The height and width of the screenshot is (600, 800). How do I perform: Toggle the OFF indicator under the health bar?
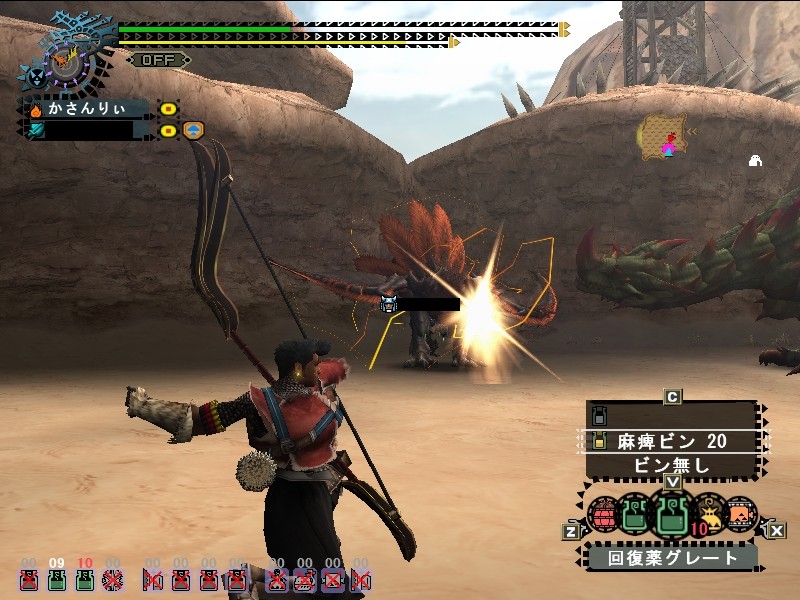tap(158, 60)
